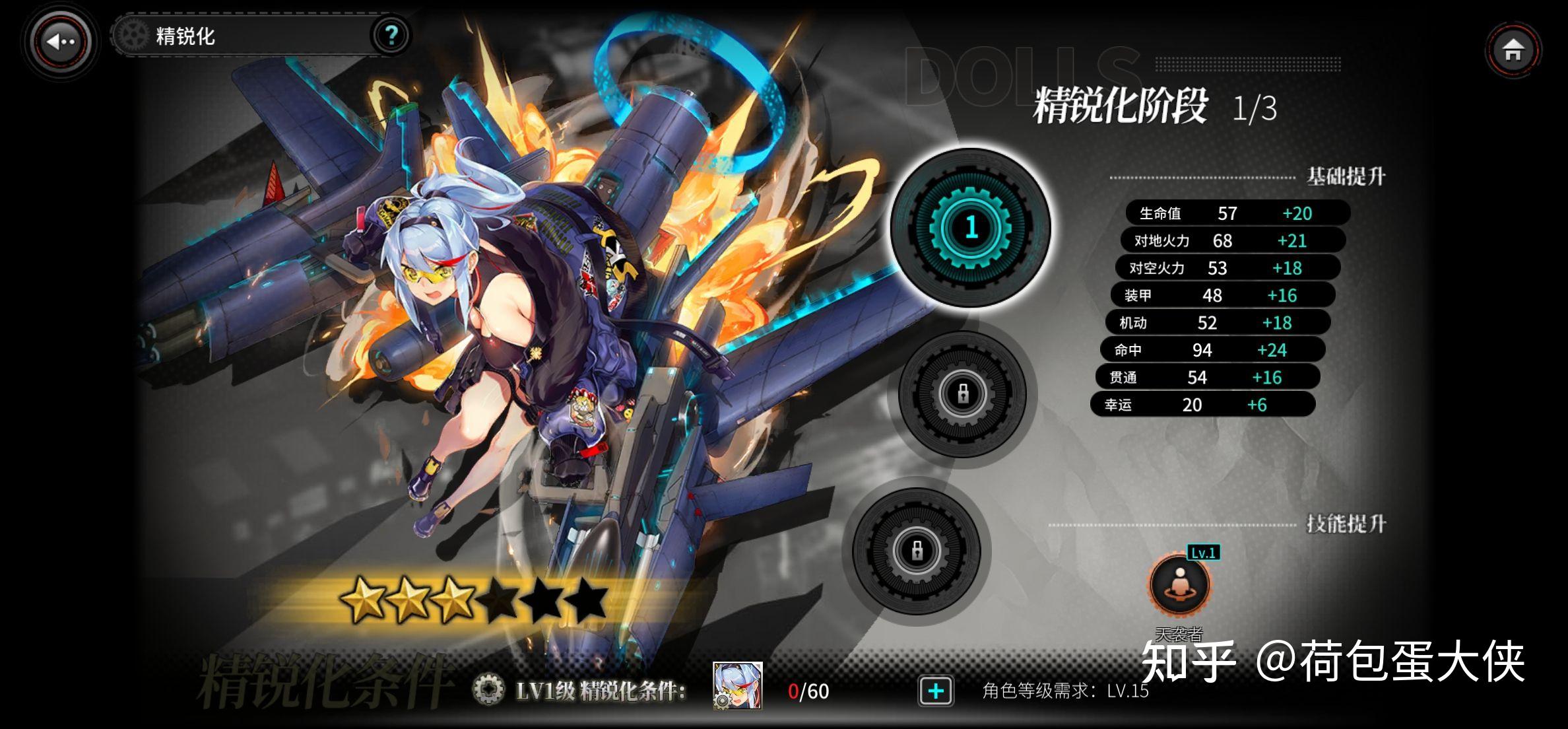
Task: Open the question mark help for 精锐化
Action: [391, 35]
